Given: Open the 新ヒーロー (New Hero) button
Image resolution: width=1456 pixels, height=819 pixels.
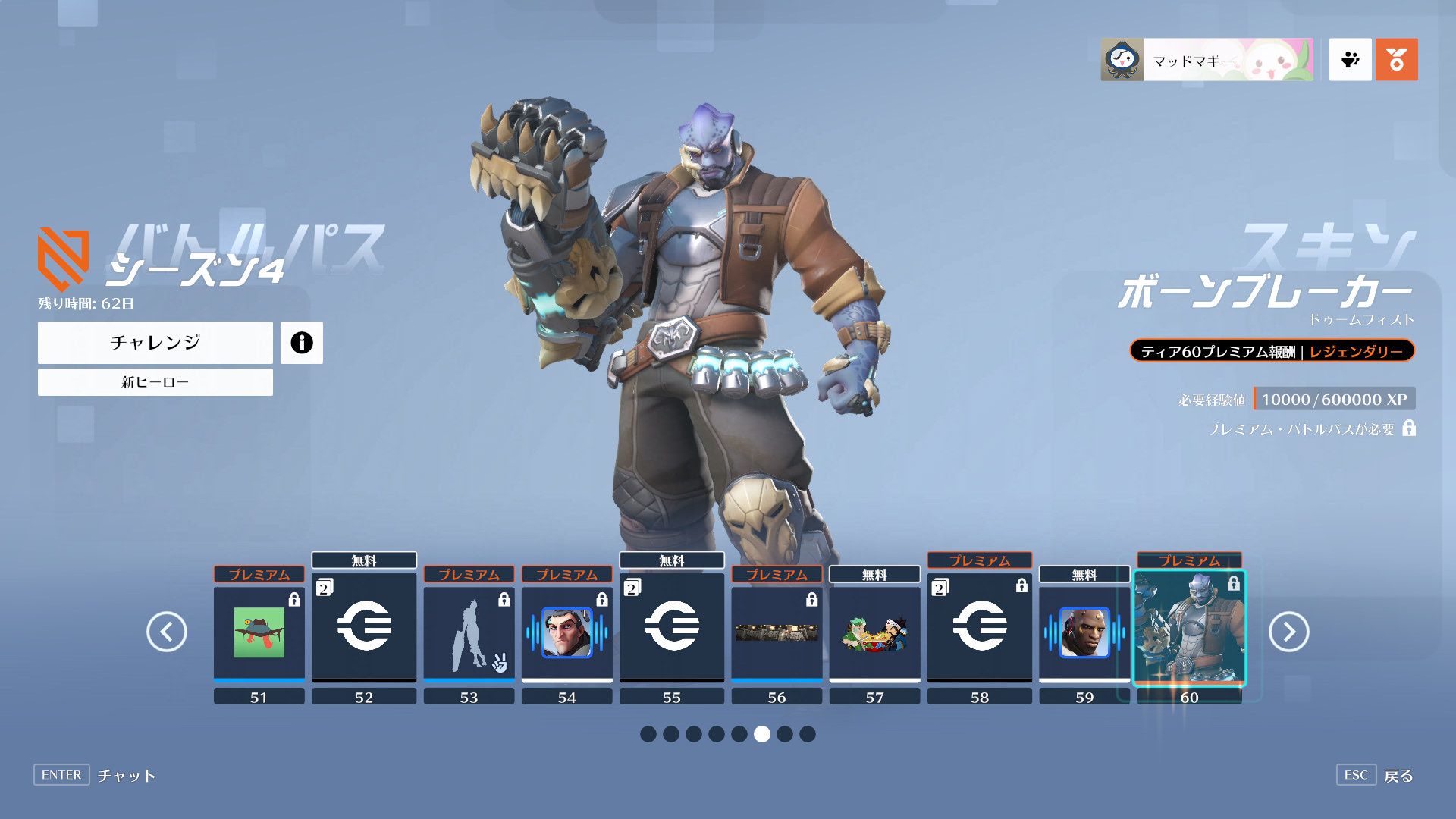Looking at the screenshot, I should pyautogui.click(x=155, y=382).
